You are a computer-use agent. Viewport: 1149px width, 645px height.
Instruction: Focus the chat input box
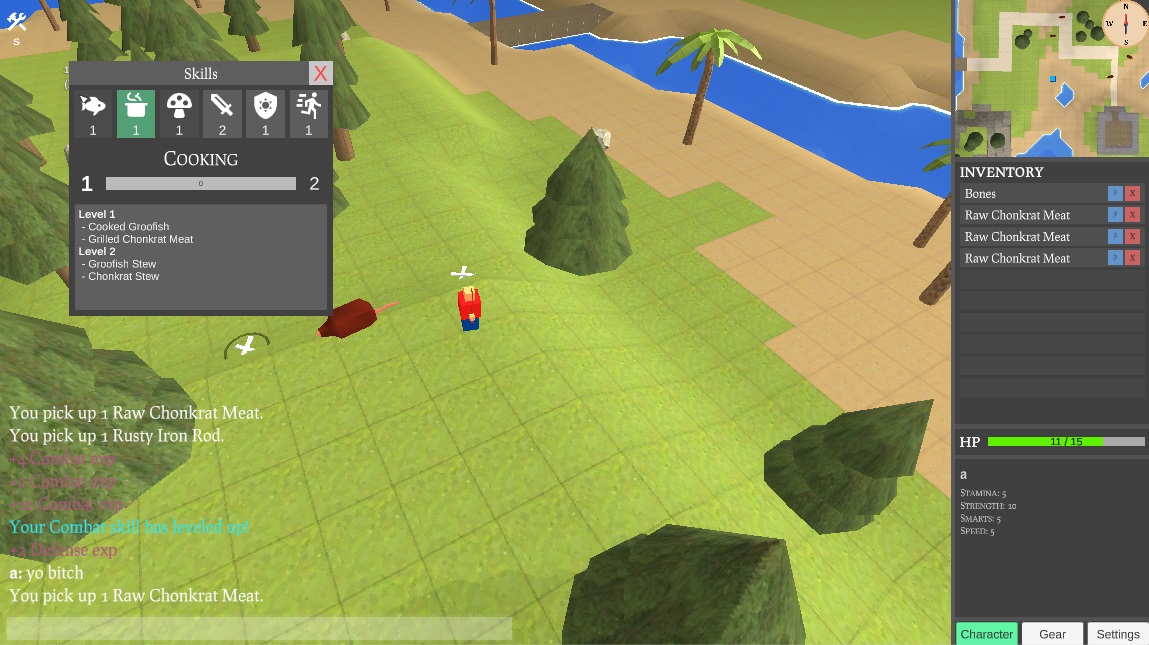[x=260, y=629]
